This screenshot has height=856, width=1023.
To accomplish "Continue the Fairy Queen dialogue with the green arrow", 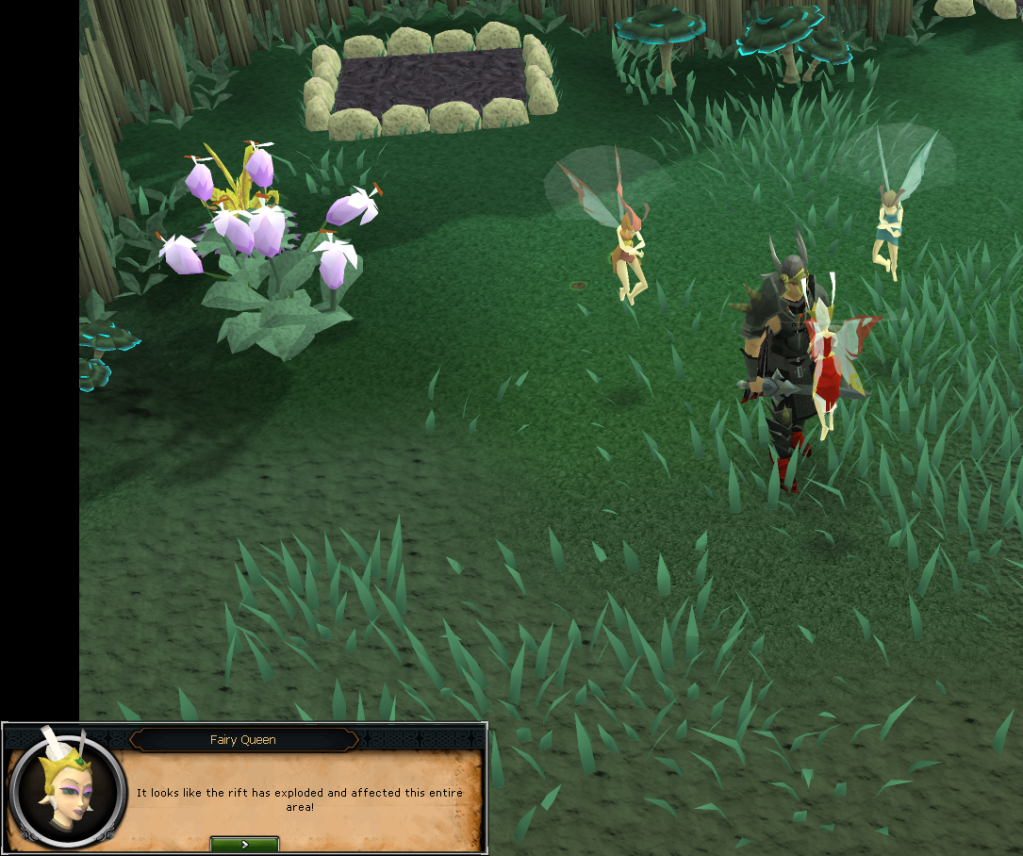I will pos(244,844).
